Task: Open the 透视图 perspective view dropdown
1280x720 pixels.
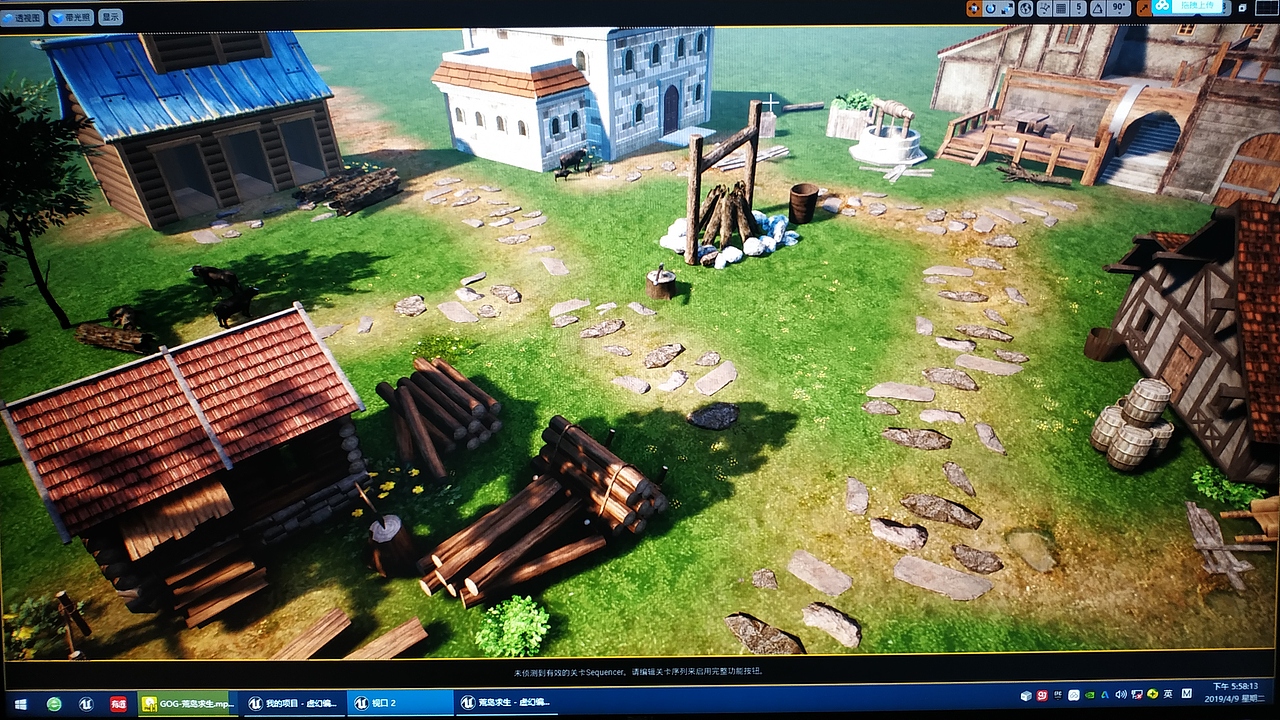Action: pyautogui.click(x=23, y=15)
